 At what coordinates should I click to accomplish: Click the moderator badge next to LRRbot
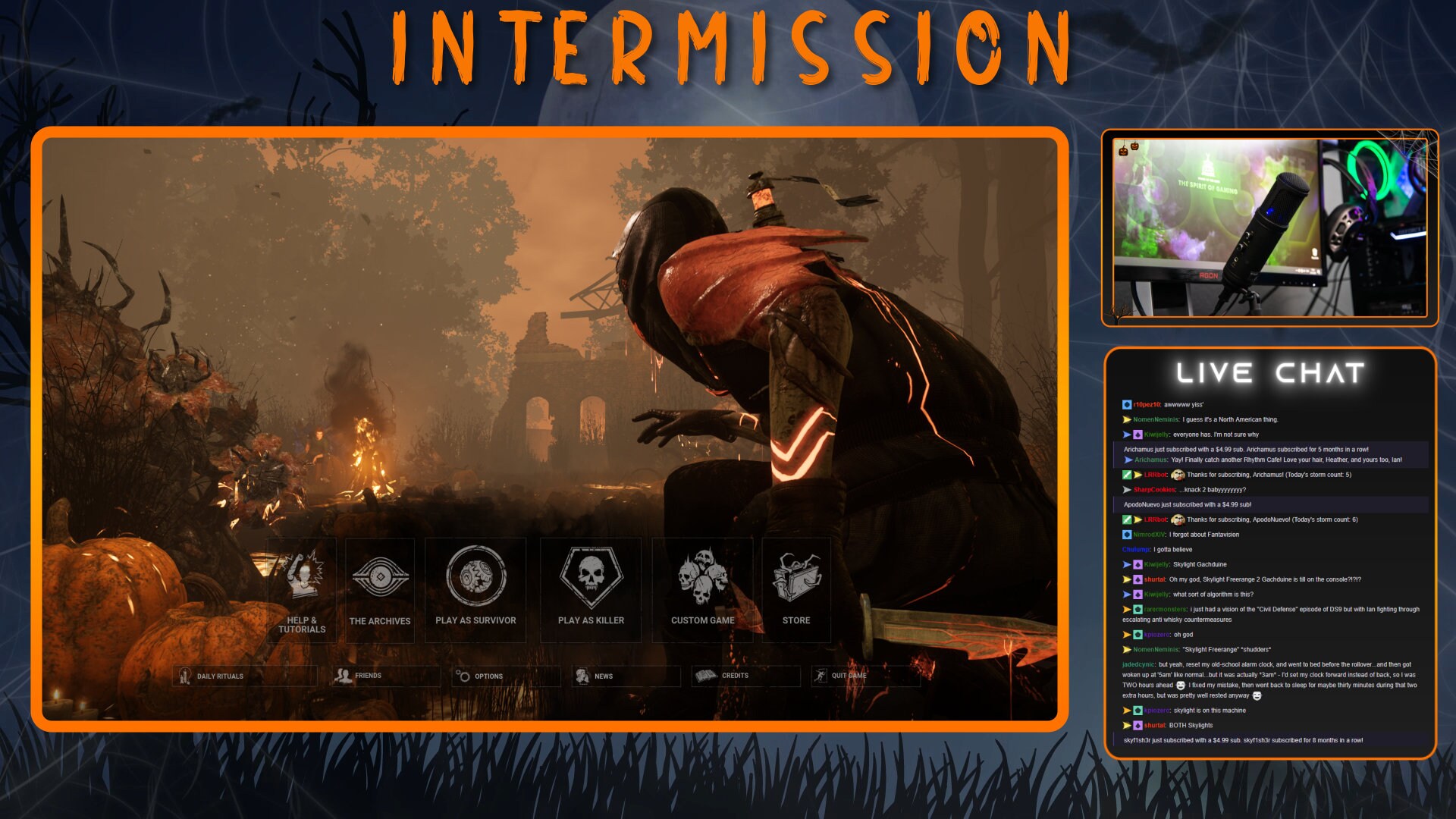(1126, 475)
